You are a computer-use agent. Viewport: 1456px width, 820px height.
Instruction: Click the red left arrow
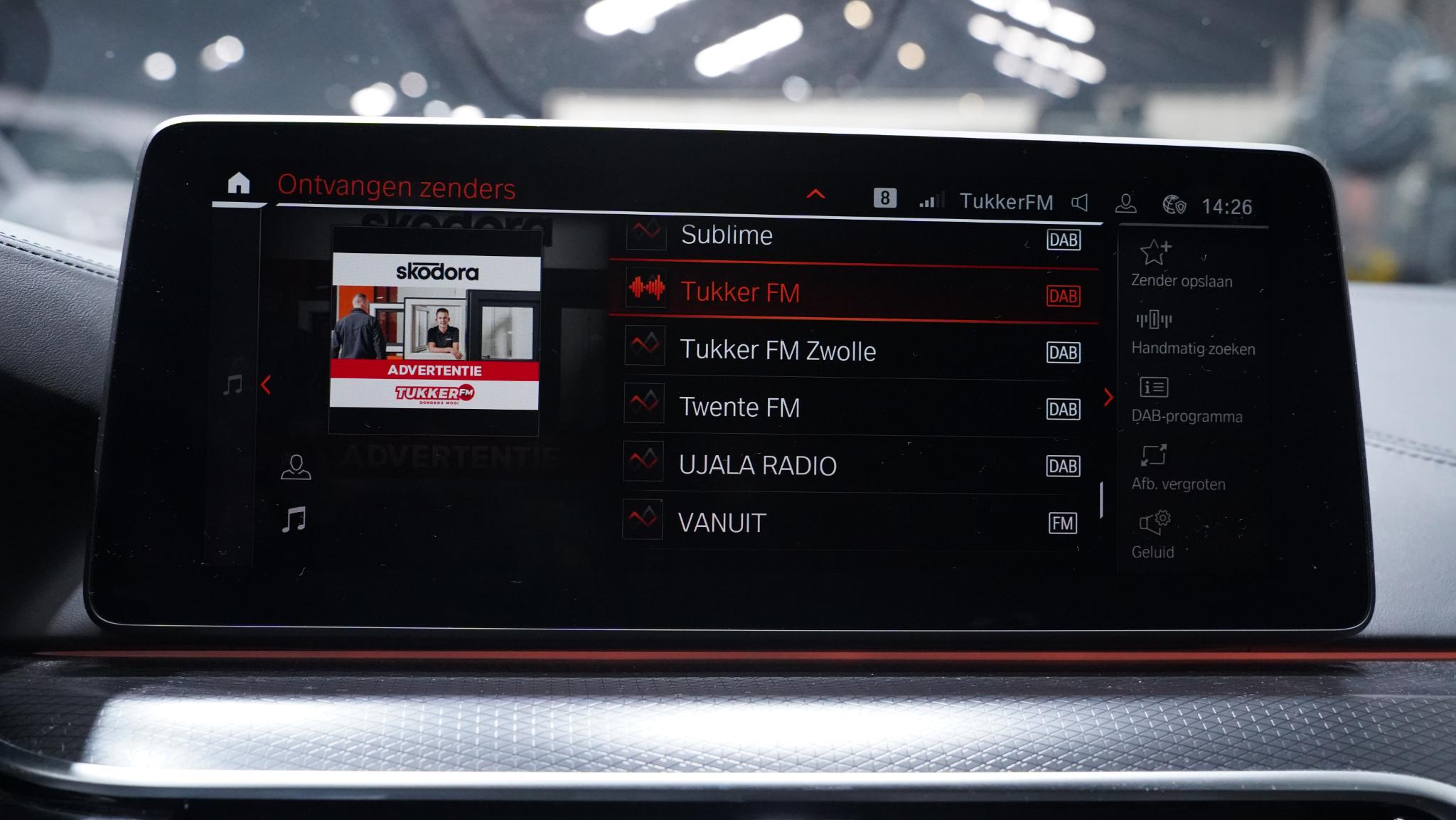[x=266, y=385]
